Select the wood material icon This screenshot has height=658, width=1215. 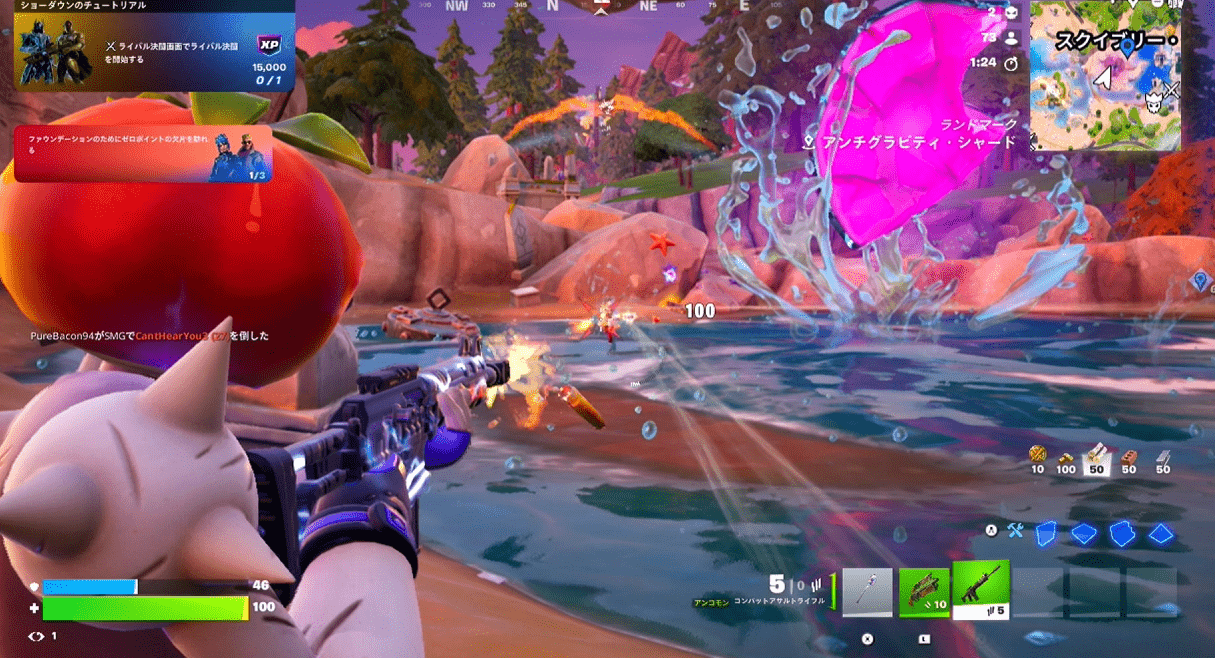pos(1096,456)
